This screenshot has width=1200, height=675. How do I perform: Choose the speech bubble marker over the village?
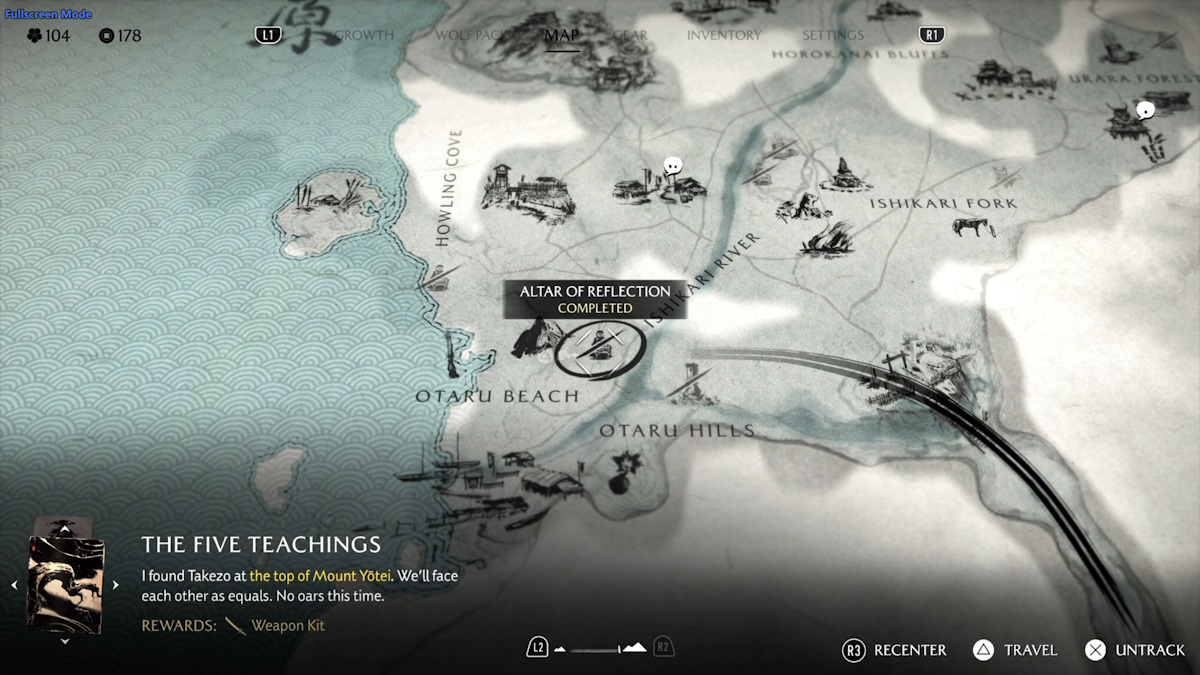[674, 166]
